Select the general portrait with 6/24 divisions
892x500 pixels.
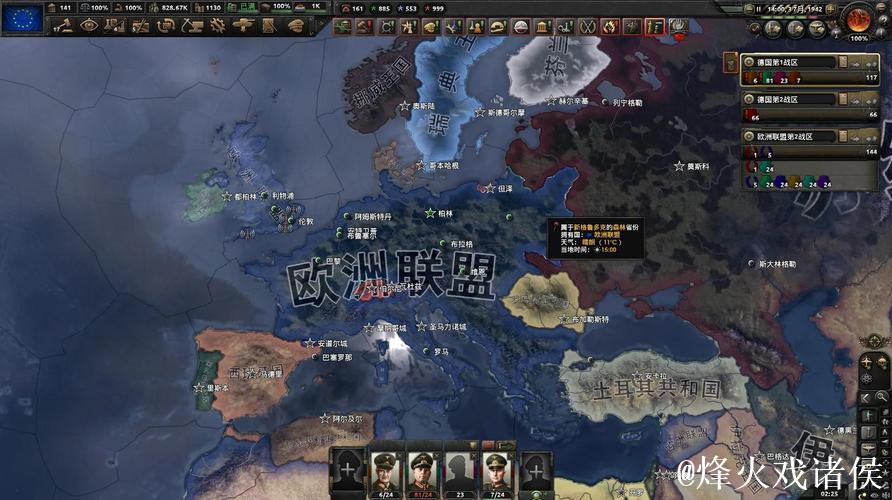click(x=386, y=468)
